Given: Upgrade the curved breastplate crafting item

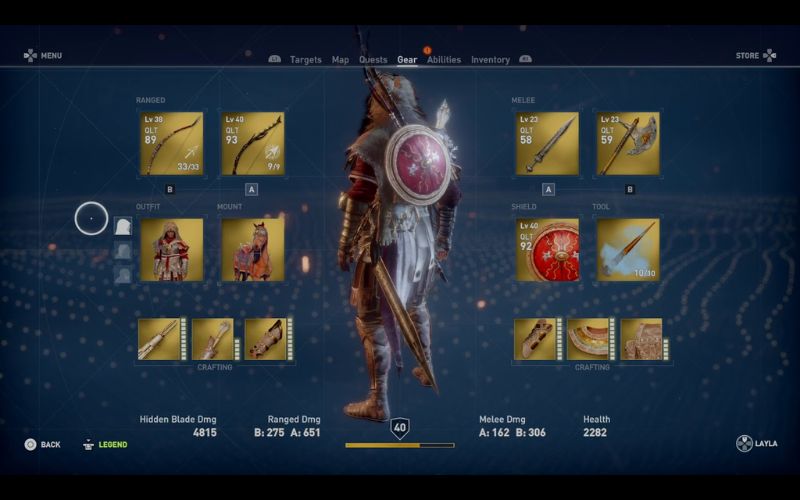Looking at the screenshot, I should 589,339.
